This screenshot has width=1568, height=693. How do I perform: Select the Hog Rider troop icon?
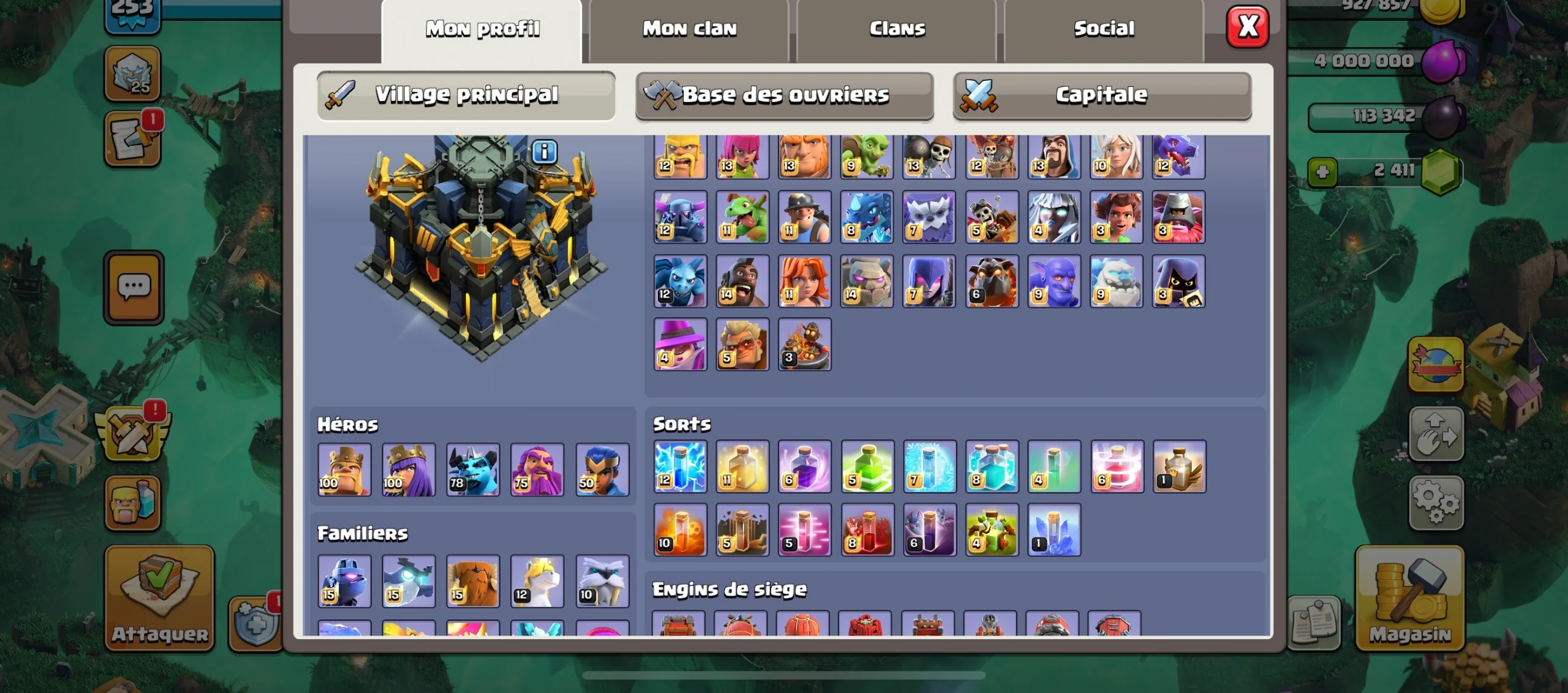pyautogui.click(x=742, y=282)
